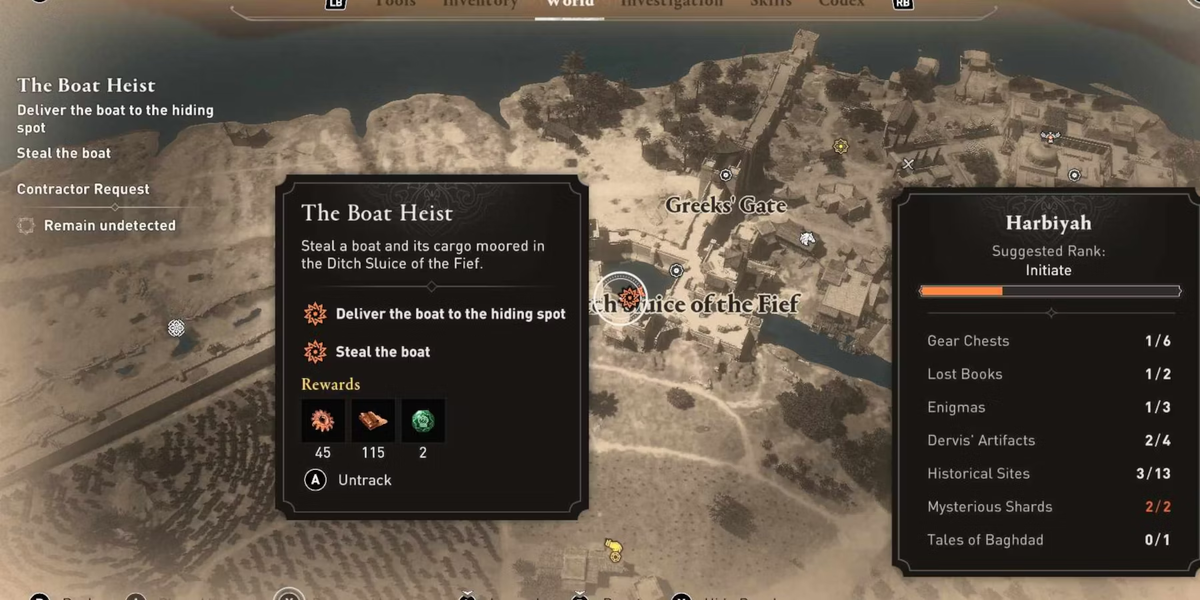The image size is (1200, 600).
Task: Select the yellow flower-shaped map marker
Action: tap(840, 146)
